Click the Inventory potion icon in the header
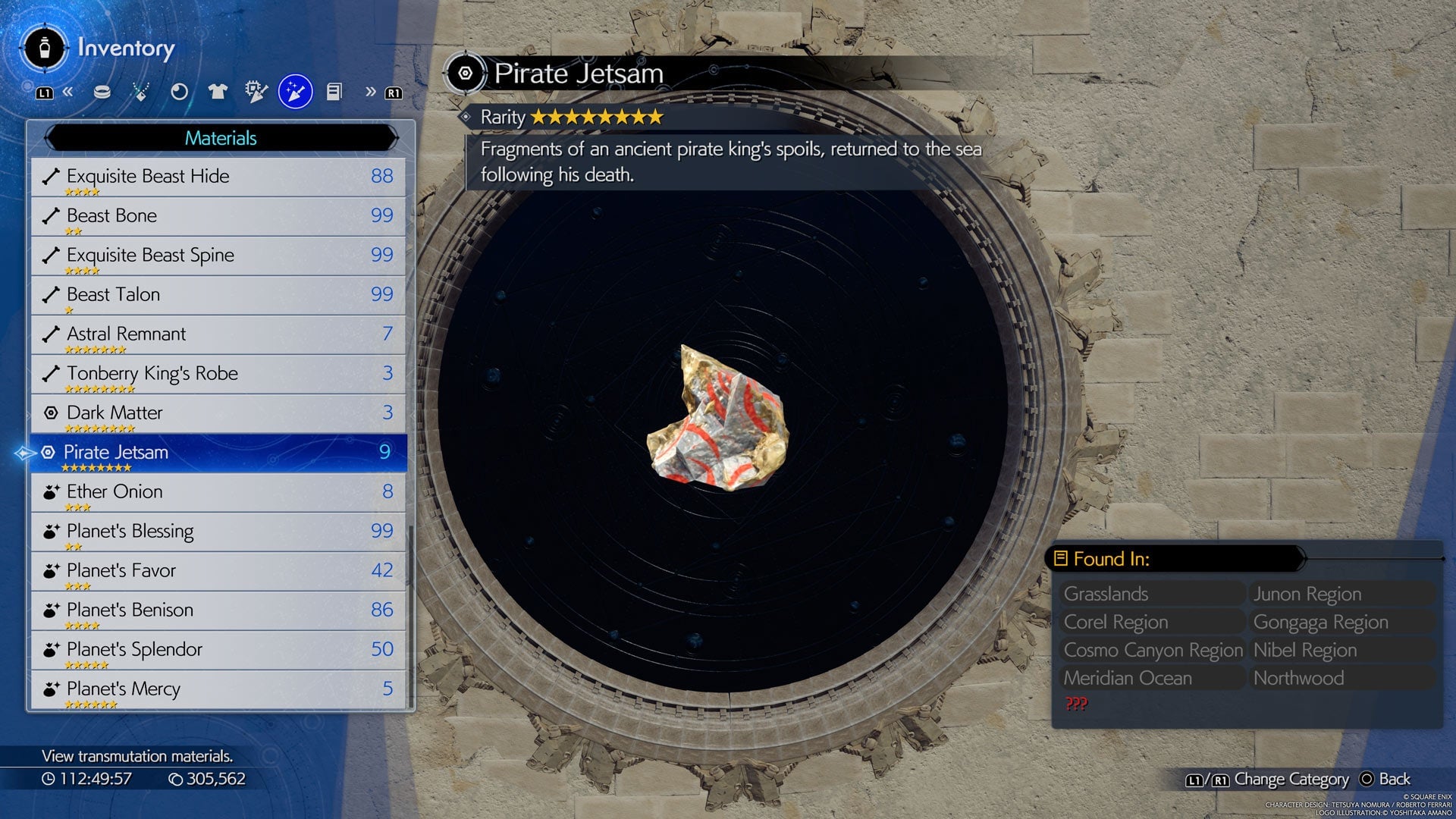 45,49
